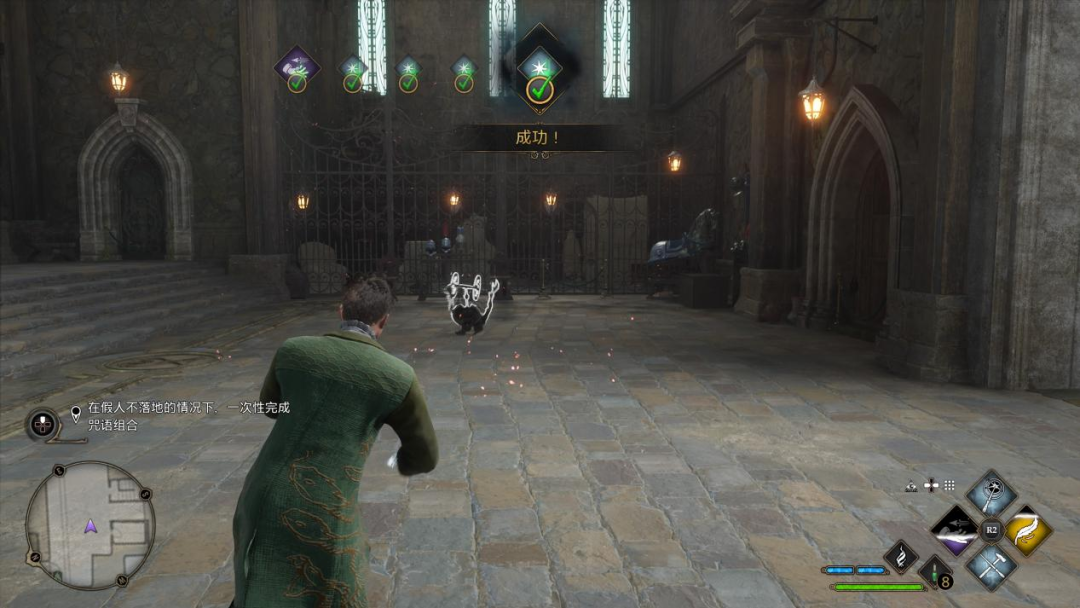Image resolution: width=1080 pixels, height=608 pixels.
Task: Trigger the white flame ancient magic icon
Action: [901, 556]
